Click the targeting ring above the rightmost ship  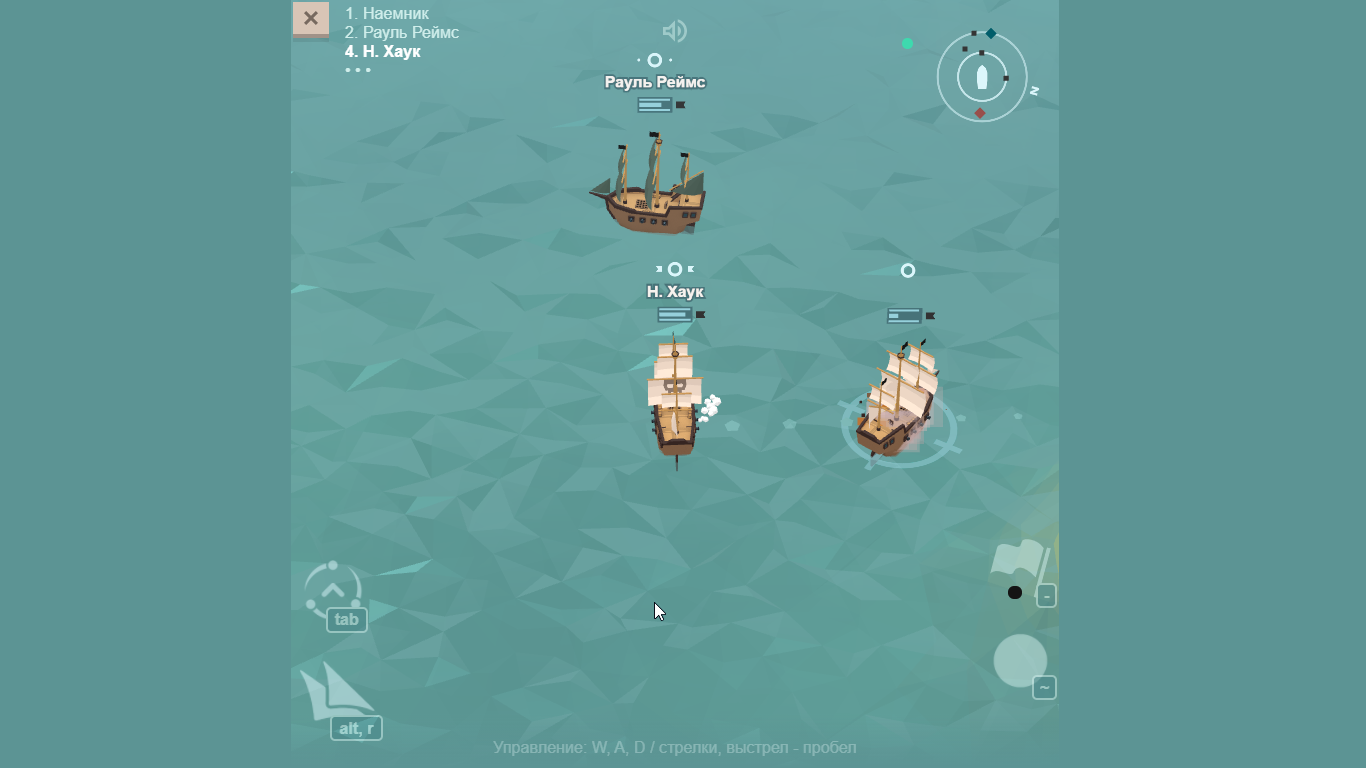pyautogui.click(x=908, y=269)
